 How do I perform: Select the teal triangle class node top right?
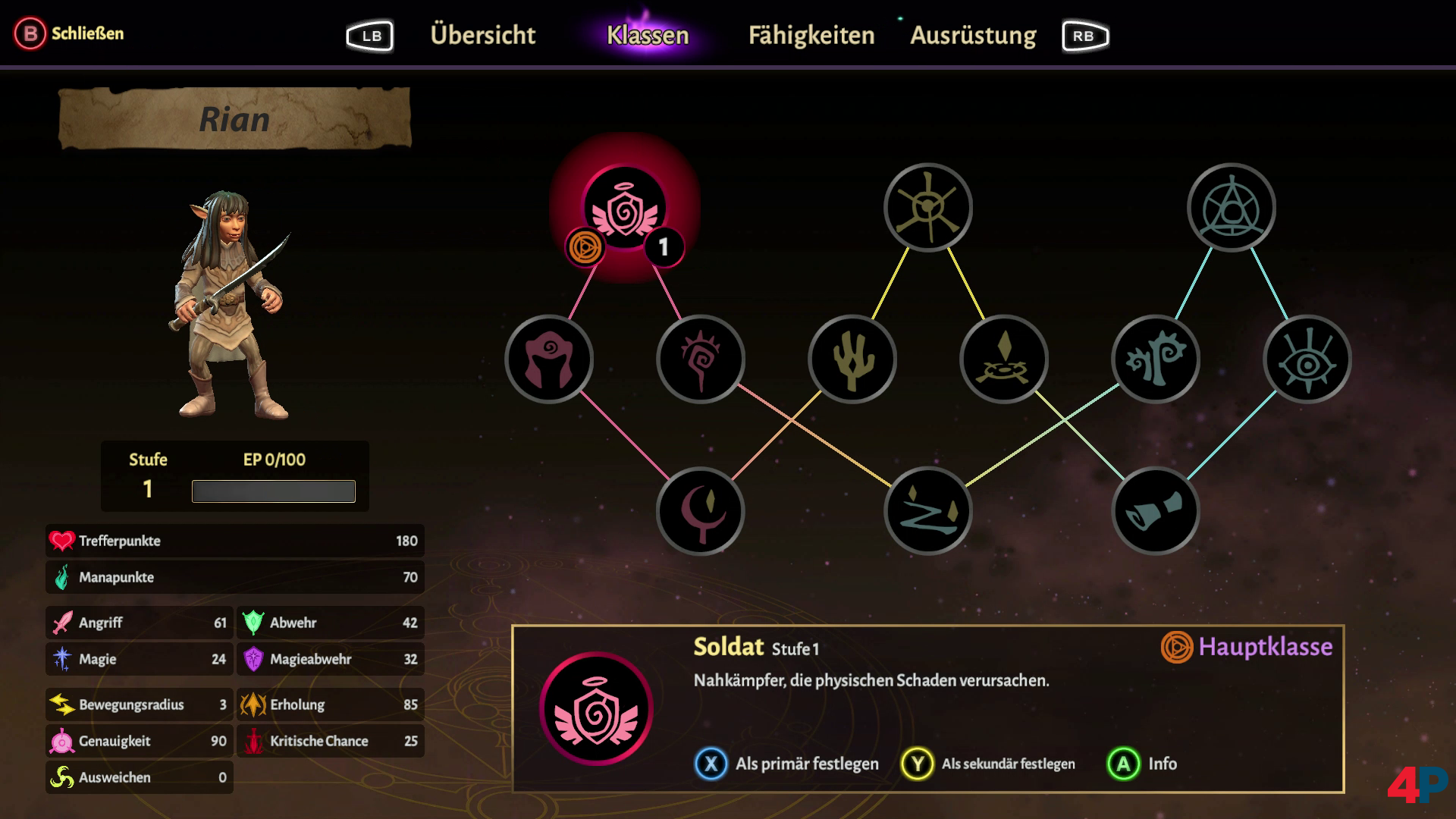(1230, 208)
